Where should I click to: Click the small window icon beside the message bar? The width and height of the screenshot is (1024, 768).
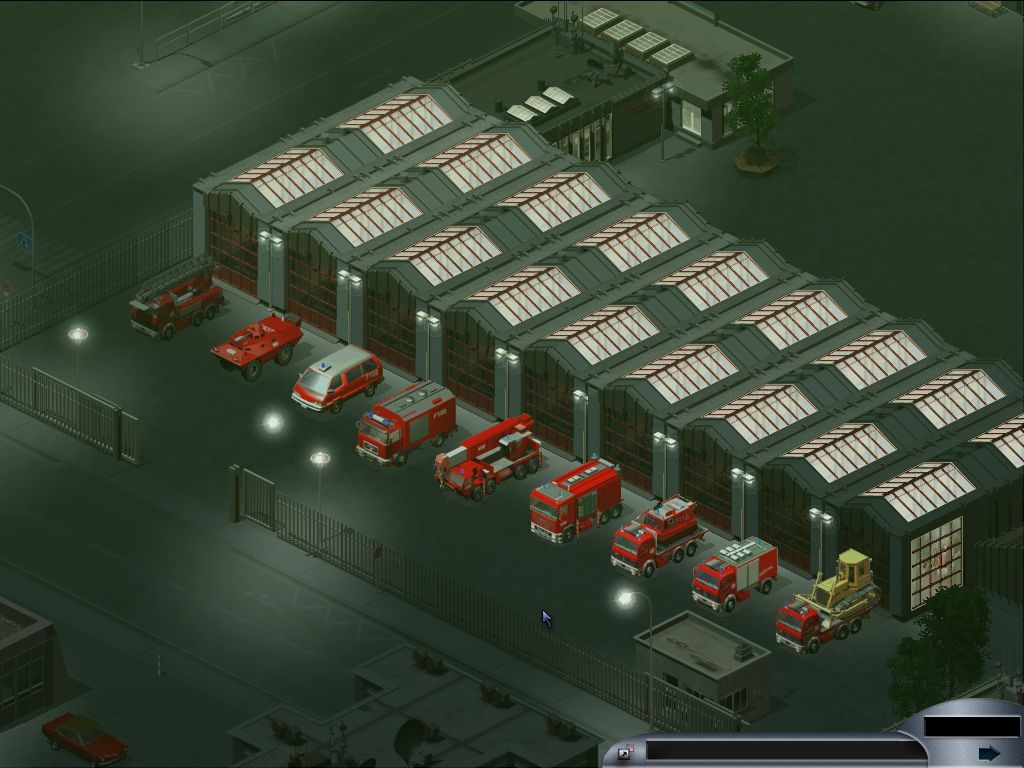pyautogui.click(x=626, y=753)
